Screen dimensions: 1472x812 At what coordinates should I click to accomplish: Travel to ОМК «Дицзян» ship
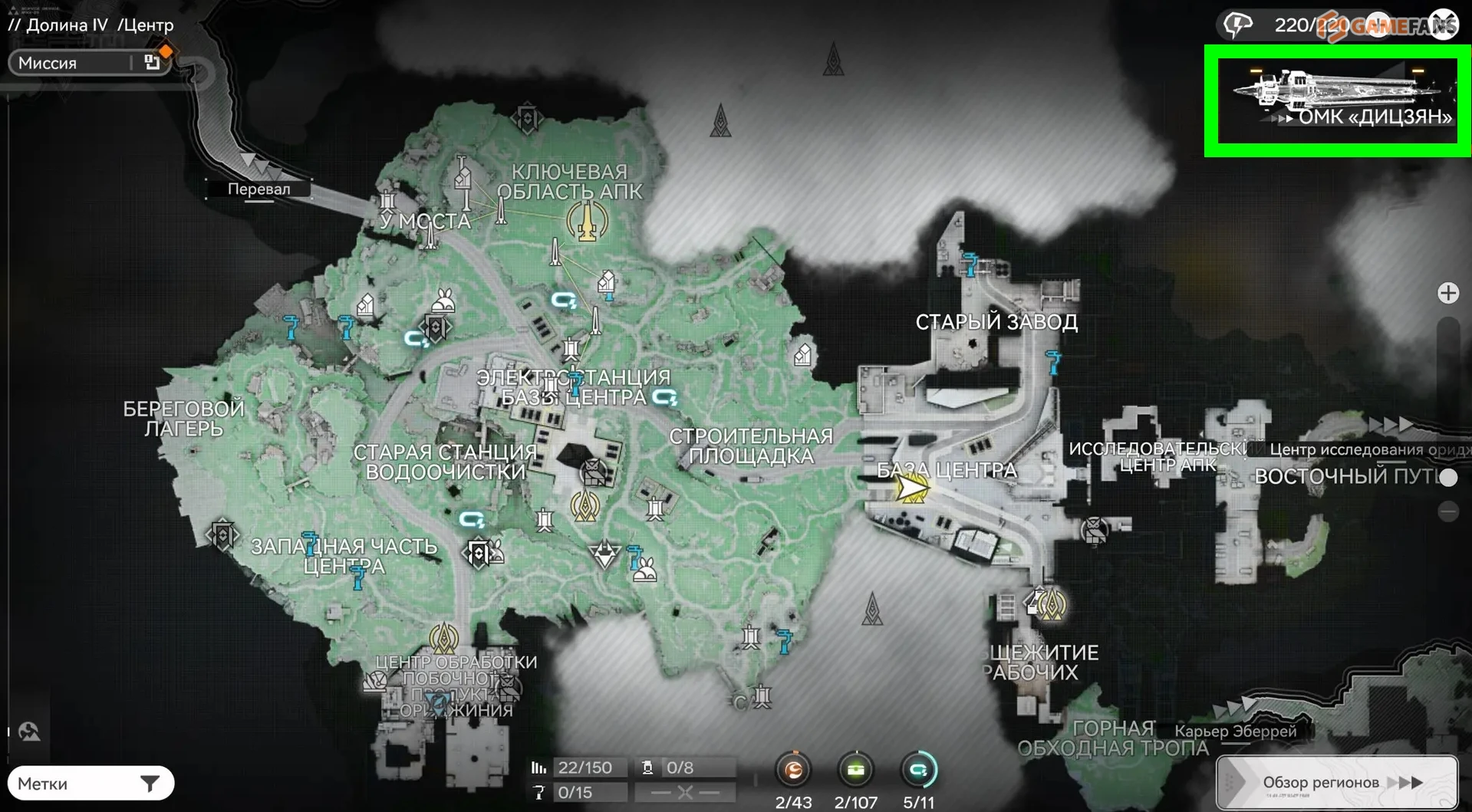(1337, 100)
